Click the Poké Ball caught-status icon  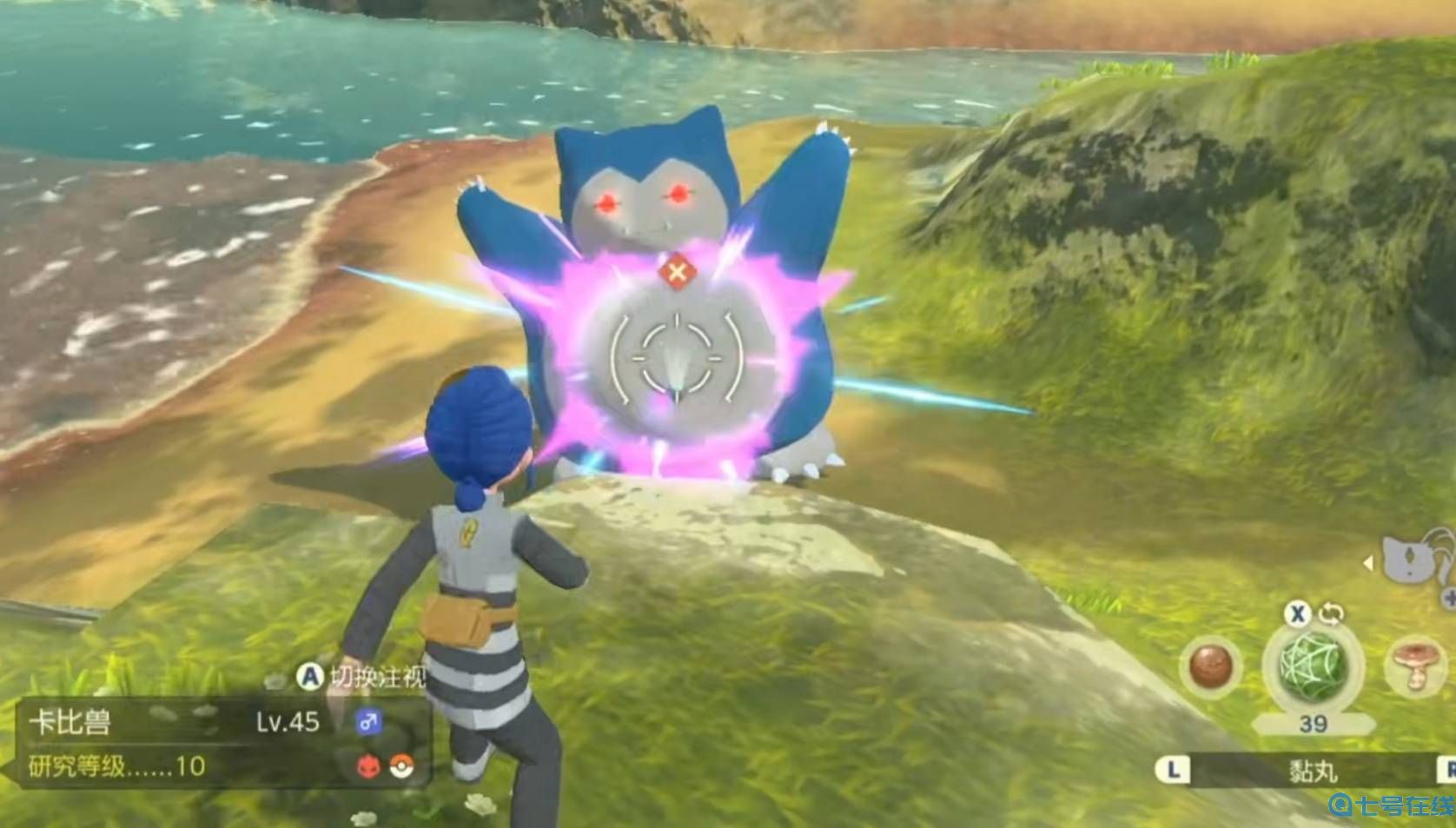[x=401, y=766]
